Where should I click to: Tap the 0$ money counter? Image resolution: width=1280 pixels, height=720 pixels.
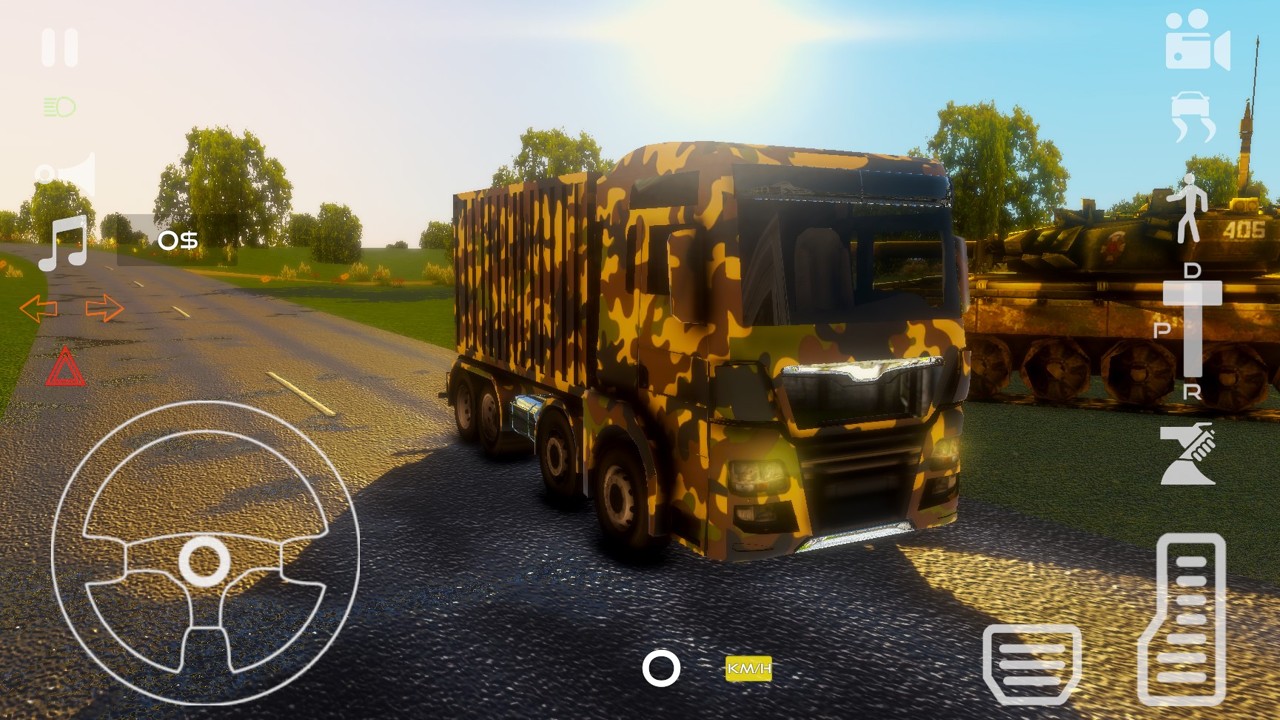[x=178, y=239]
